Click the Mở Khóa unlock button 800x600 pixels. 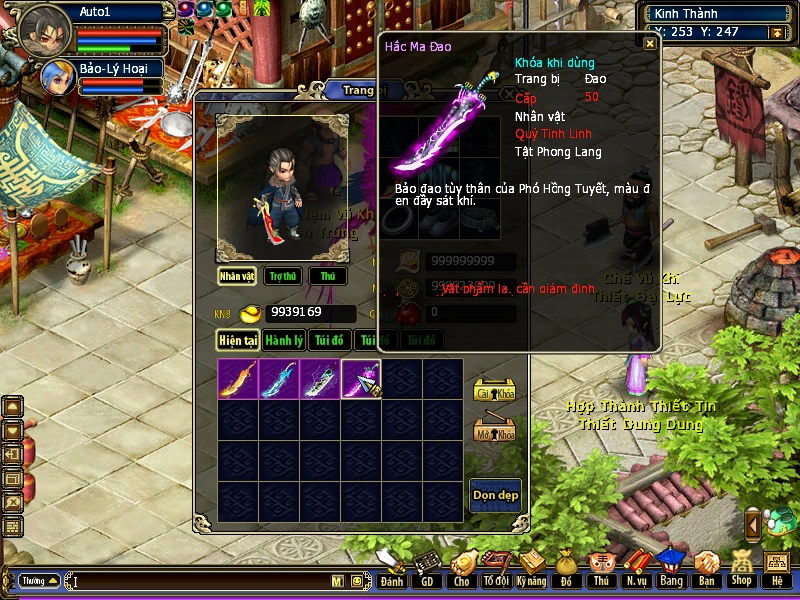coord(493,430)
